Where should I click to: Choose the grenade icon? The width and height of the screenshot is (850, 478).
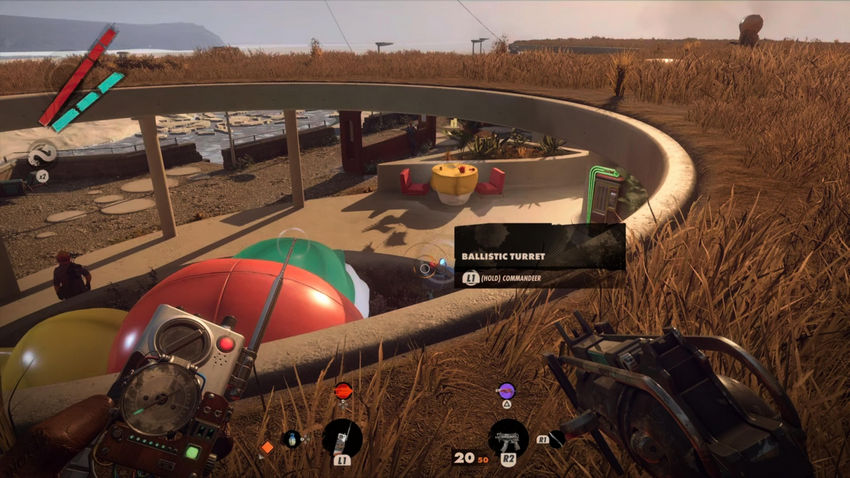[x=291, y=438]
